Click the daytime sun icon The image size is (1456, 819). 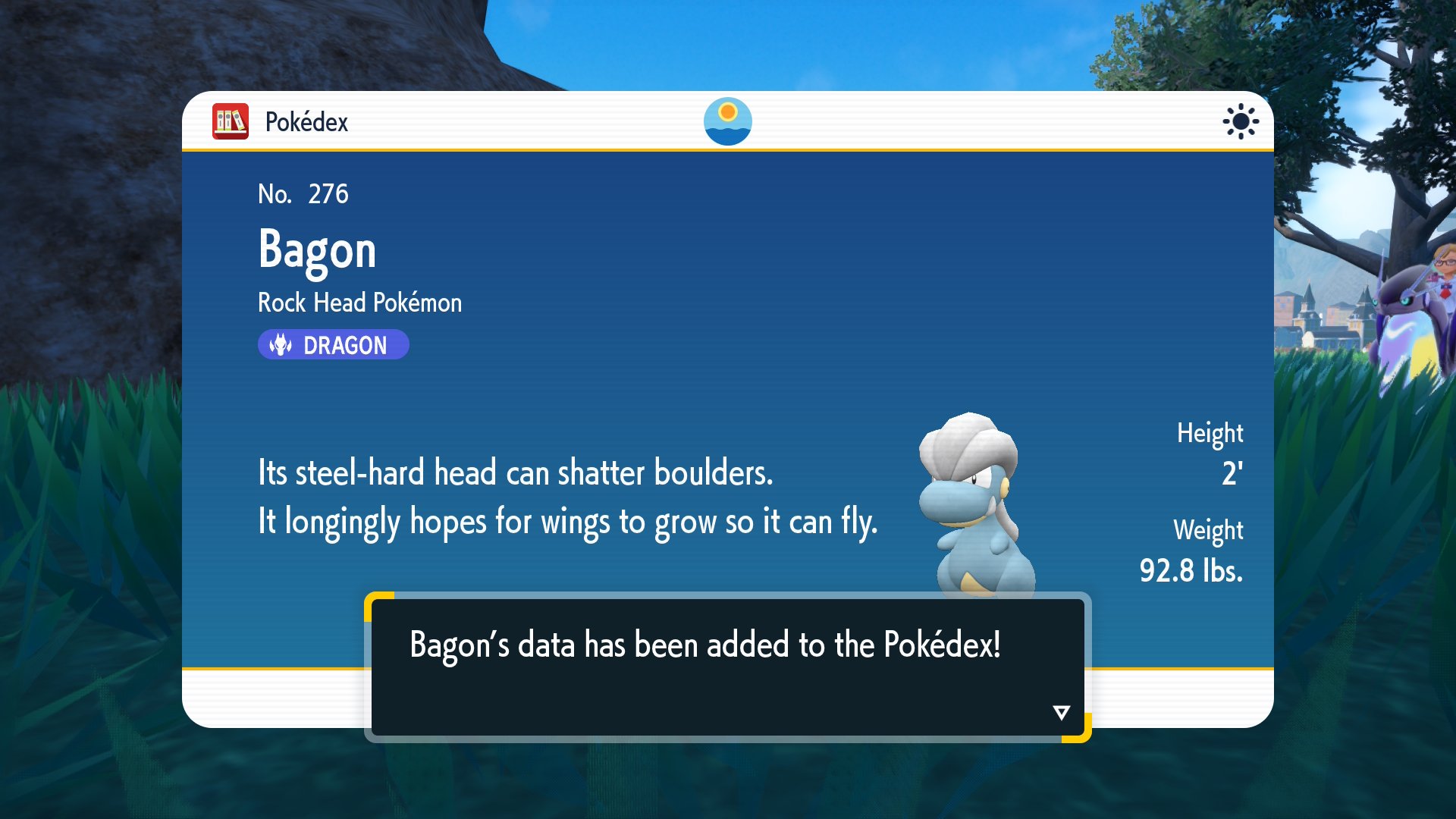pyautogui.click(x=1240, y=121)
